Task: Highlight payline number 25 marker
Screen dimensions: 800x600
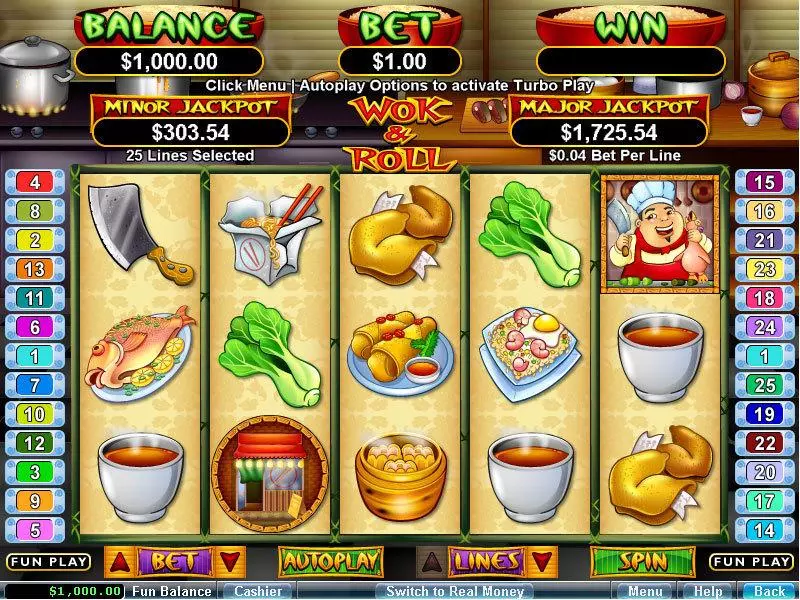Action: (764, 385)
